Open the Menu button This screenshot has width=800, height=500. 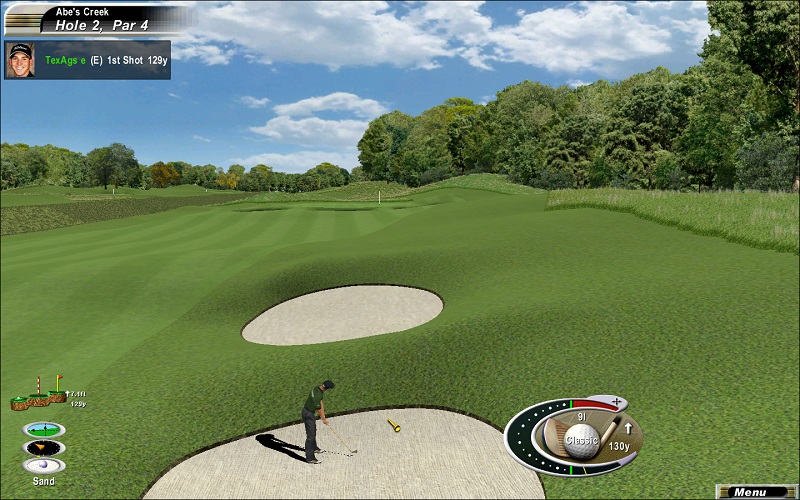tap(757, 492)
